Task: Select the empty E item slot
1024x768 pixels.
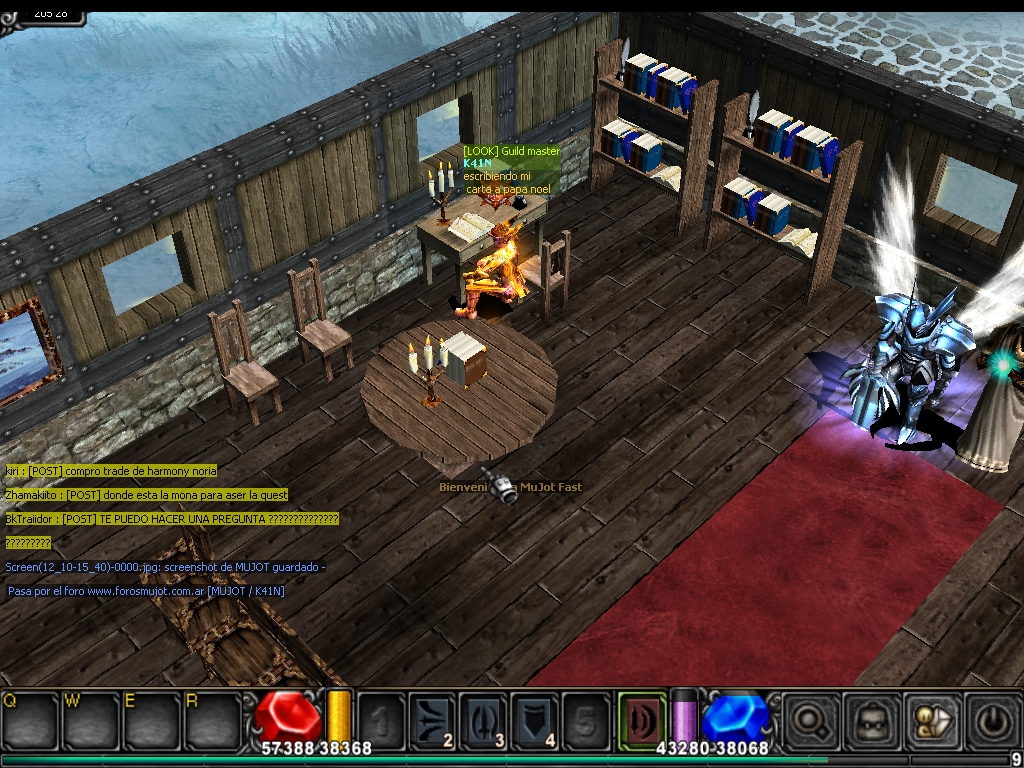Action: point(149,718)
